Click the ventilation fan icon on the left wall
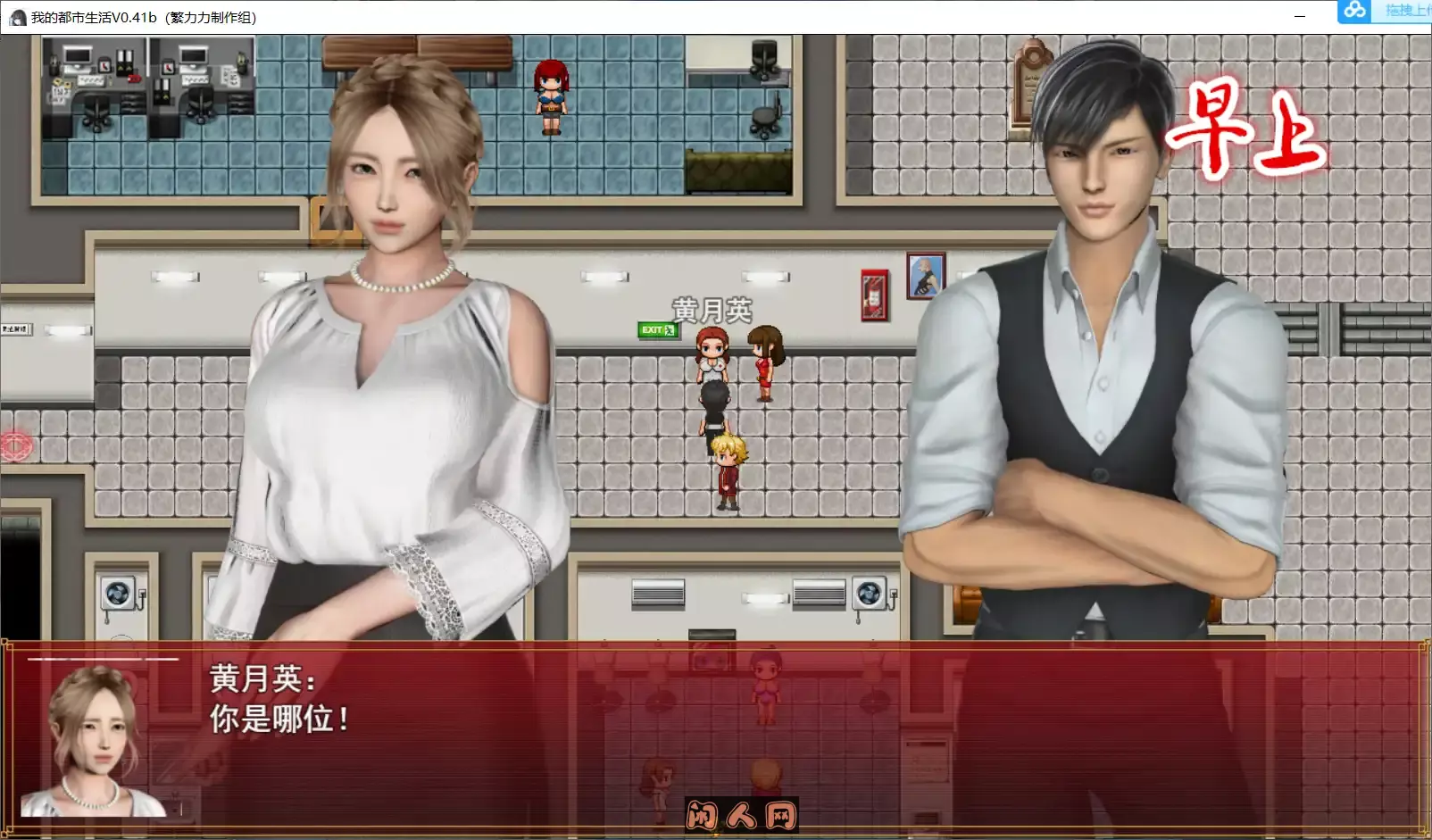 click(x=117, y=593)
